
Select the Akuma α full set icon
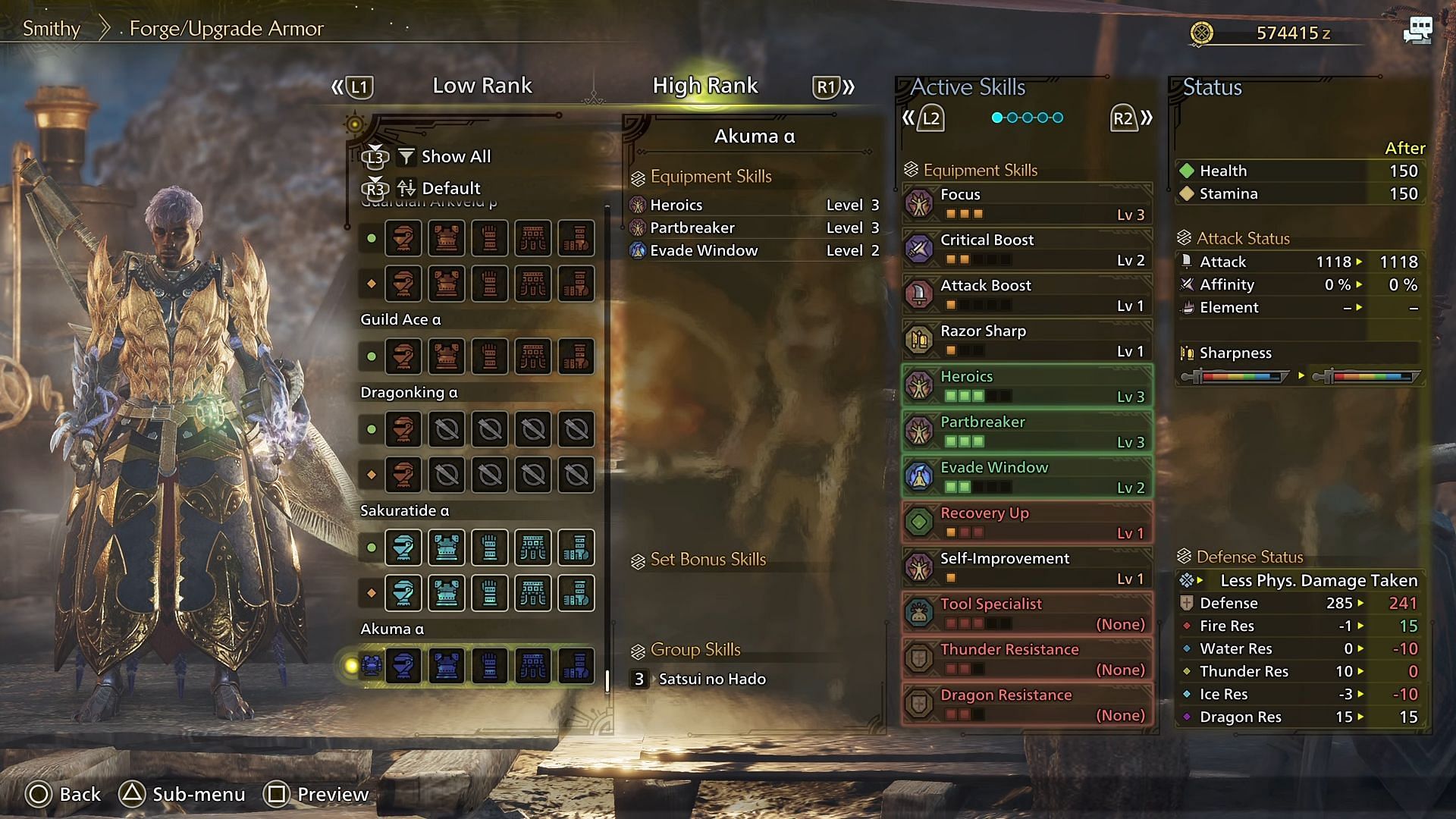tap(372, 666)
